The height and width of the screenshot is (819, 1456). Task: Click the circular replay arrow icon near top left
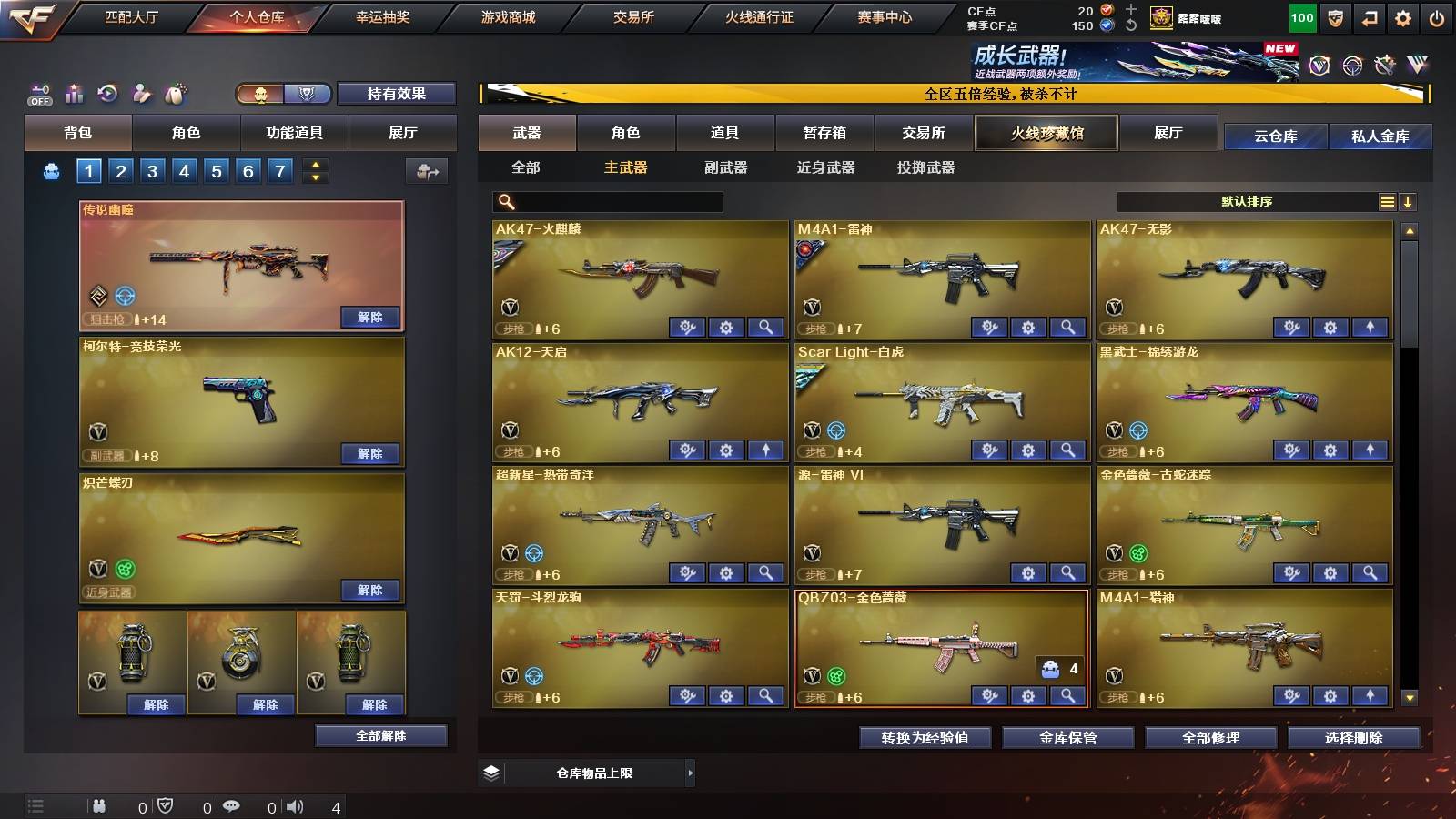coord(107,94)
